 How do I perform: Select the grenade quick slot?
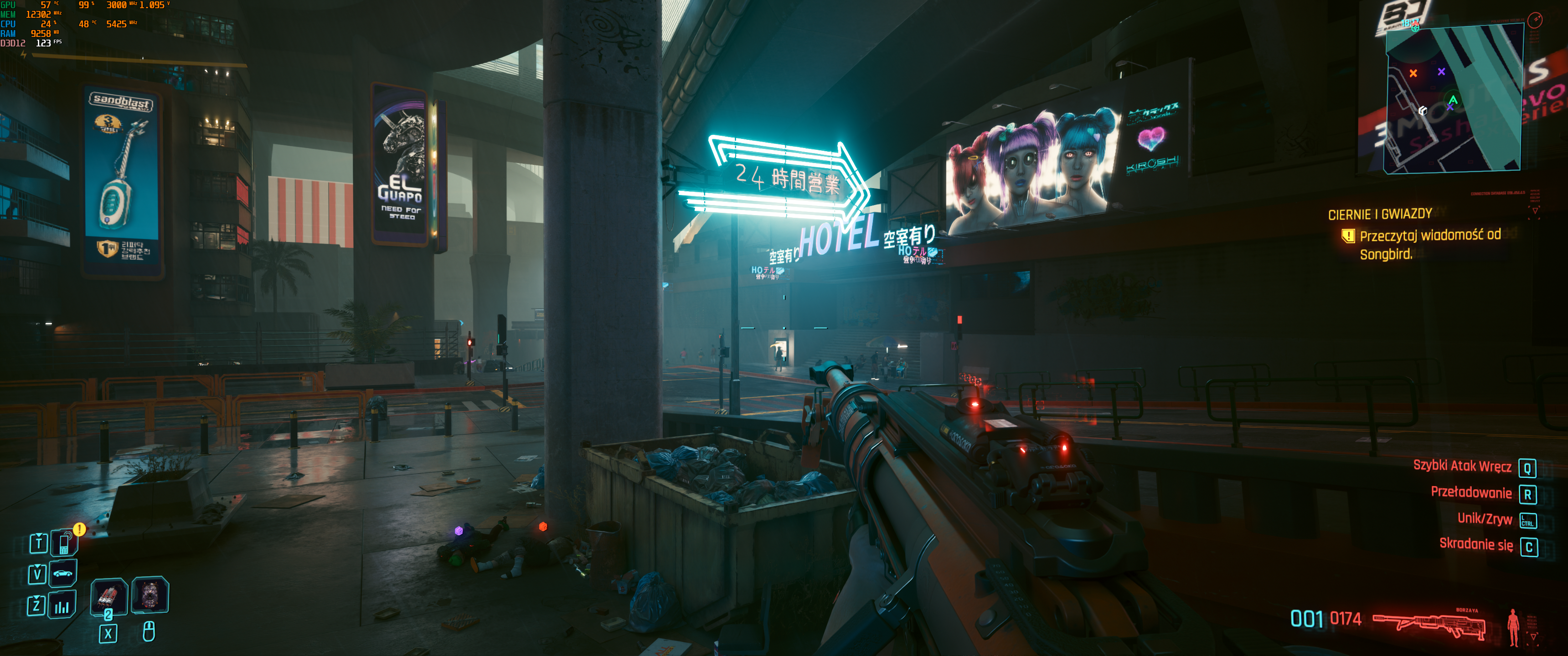point(108,596)
